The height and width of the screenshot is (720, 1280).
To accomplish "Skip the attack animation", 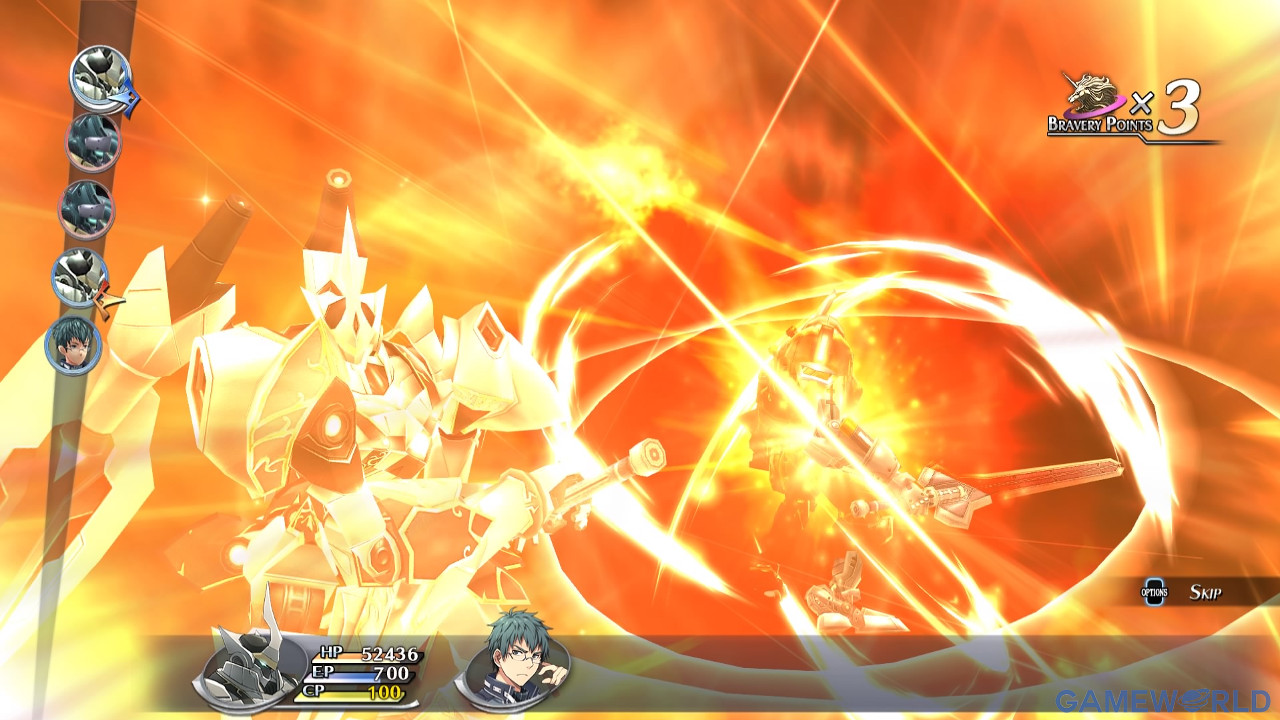I will [1190, 592].
